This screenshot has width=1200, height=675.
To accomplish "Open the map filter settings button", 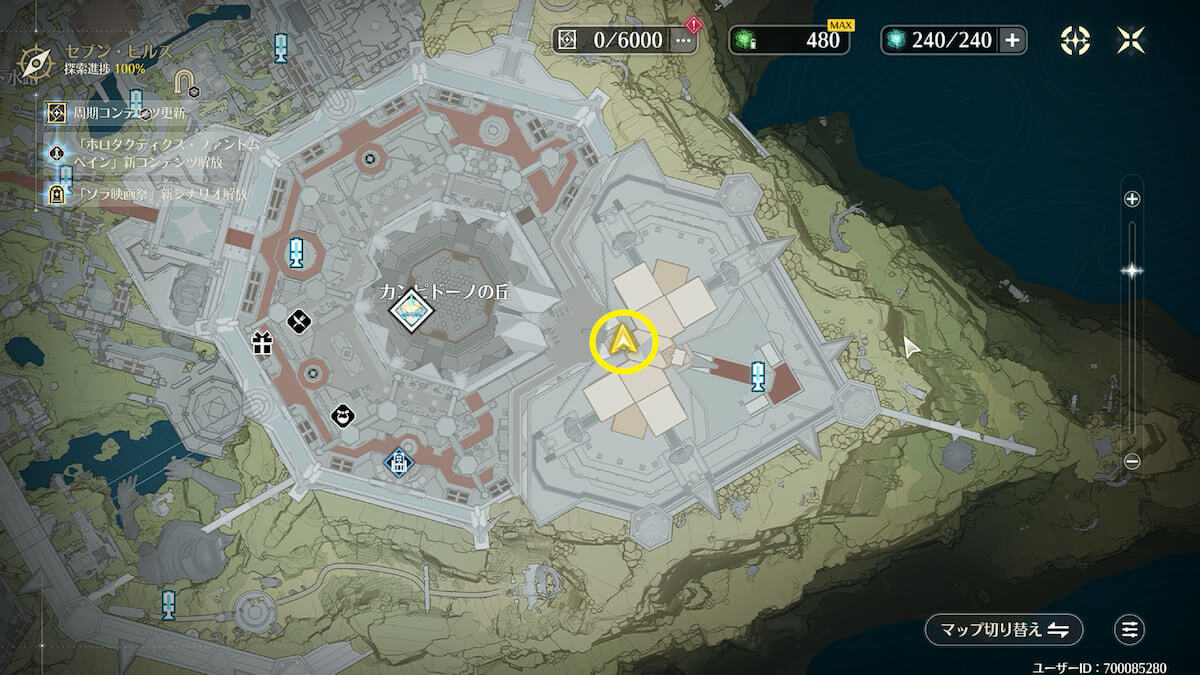I will 1129,629.
